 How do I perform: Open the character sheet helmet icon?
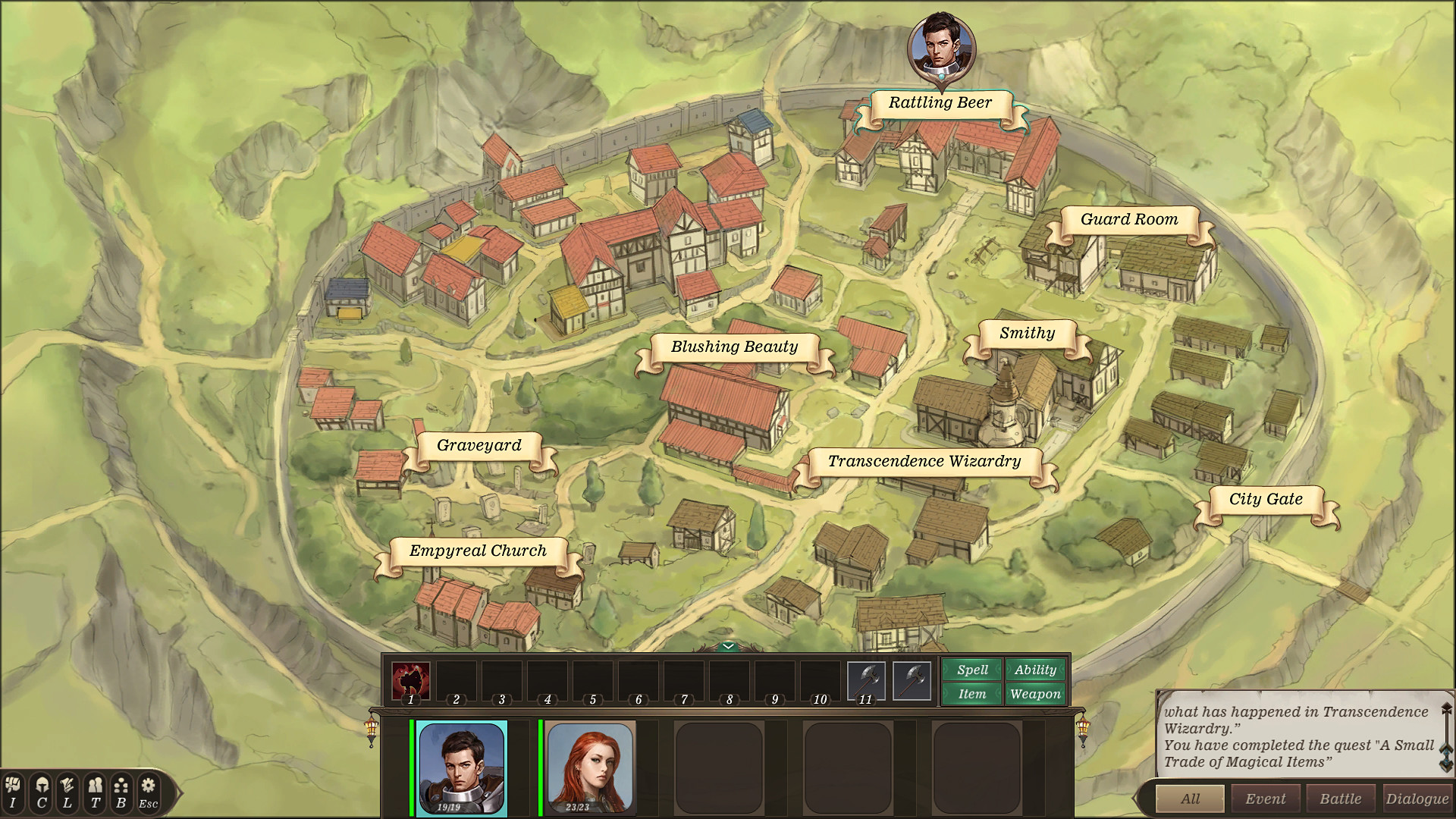pyautogui.click(x=42, y=792)
